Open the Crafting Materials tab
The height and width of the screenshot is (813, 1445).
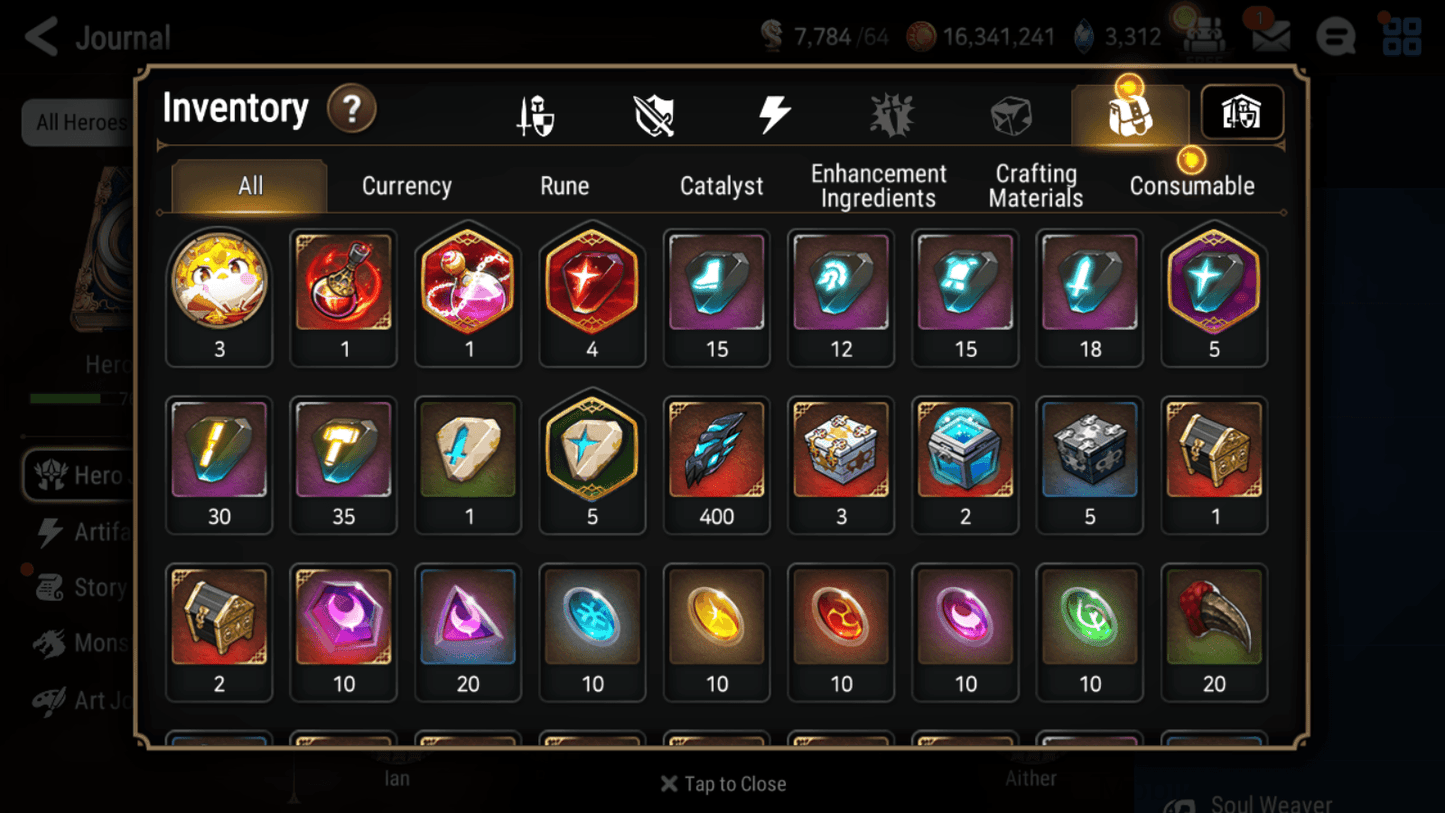tap(1036, 185)
